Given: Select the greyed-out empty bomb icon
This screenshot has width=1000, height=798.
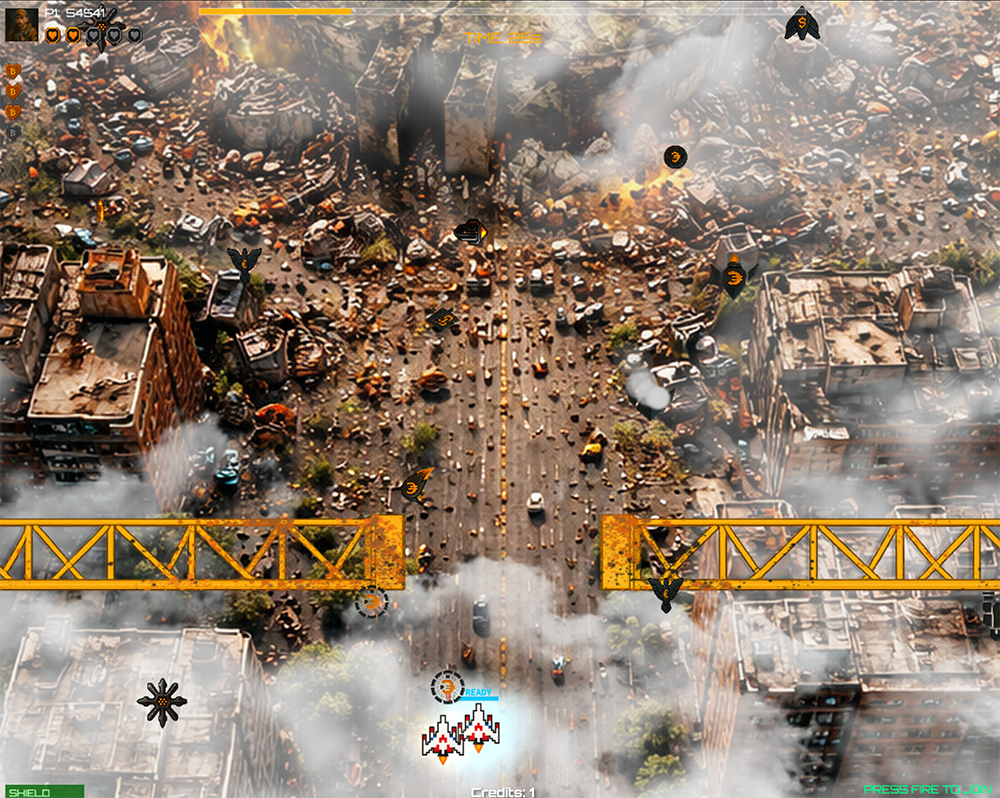Looking at the screenshot, I should pos(14,132).
